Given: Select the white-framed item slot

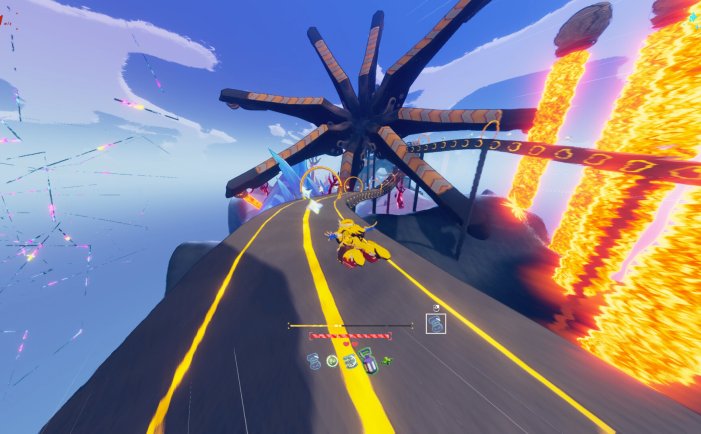Looking at the screenshot, I should pyautogui.click(x=435, y=323).
